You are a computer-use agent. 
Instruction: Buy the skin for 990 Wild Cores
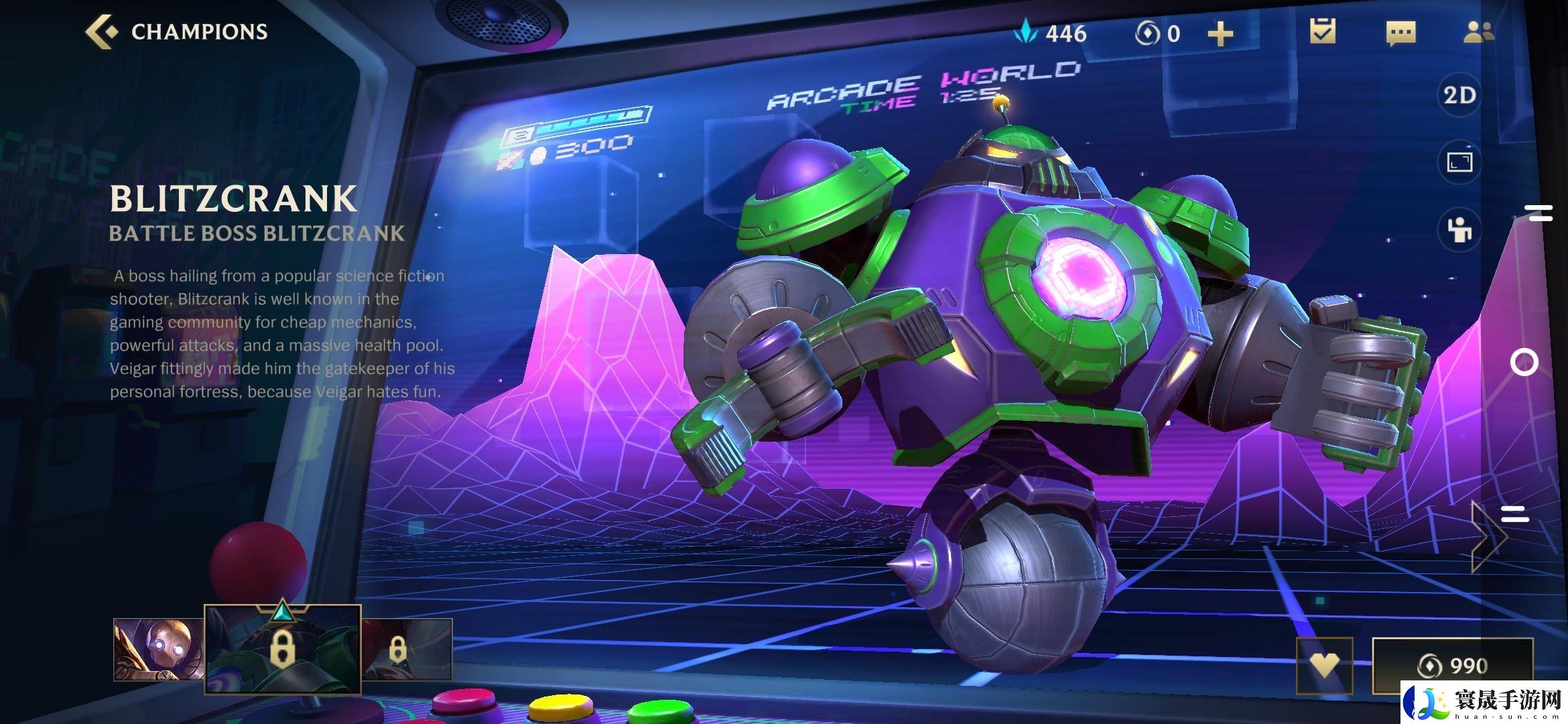click(x=1452, y=665)
